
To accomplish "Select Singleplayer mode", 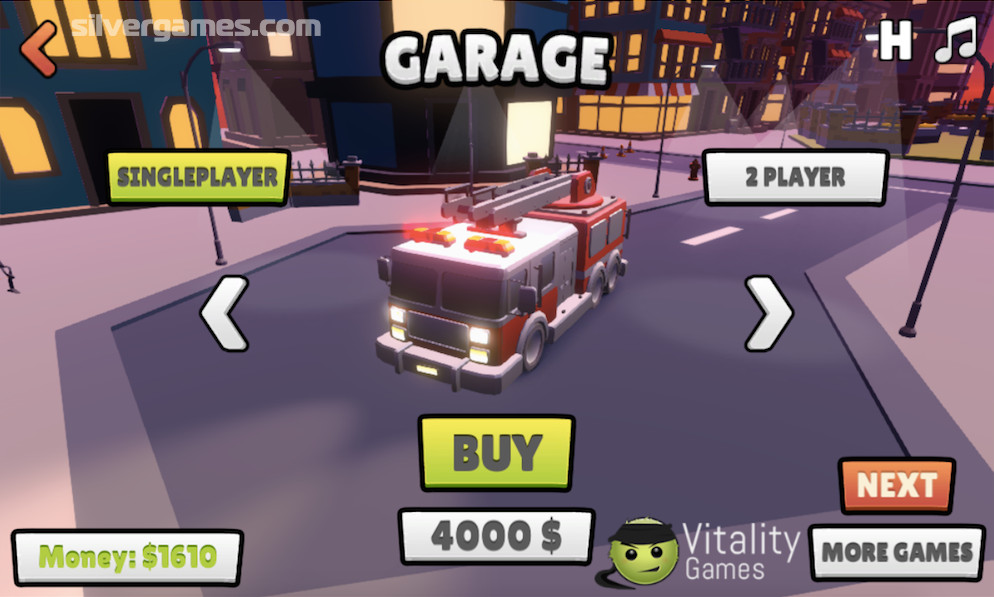I will click(198, 177).
